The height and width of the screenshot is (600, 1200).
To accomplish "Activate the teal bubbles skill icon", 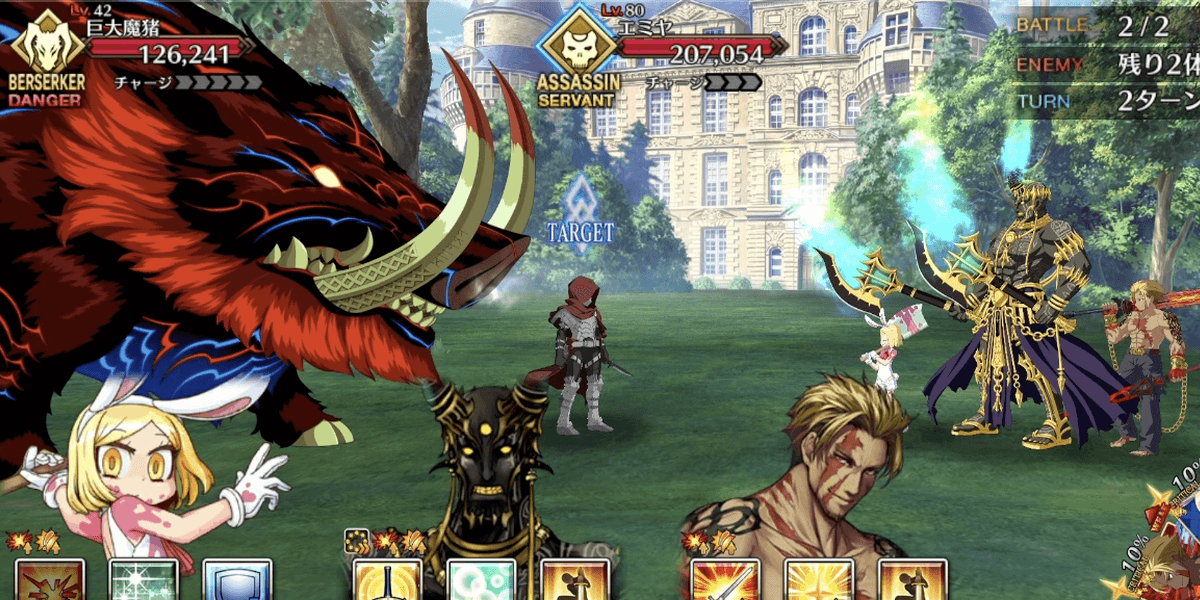I will (x=481, y=581).
